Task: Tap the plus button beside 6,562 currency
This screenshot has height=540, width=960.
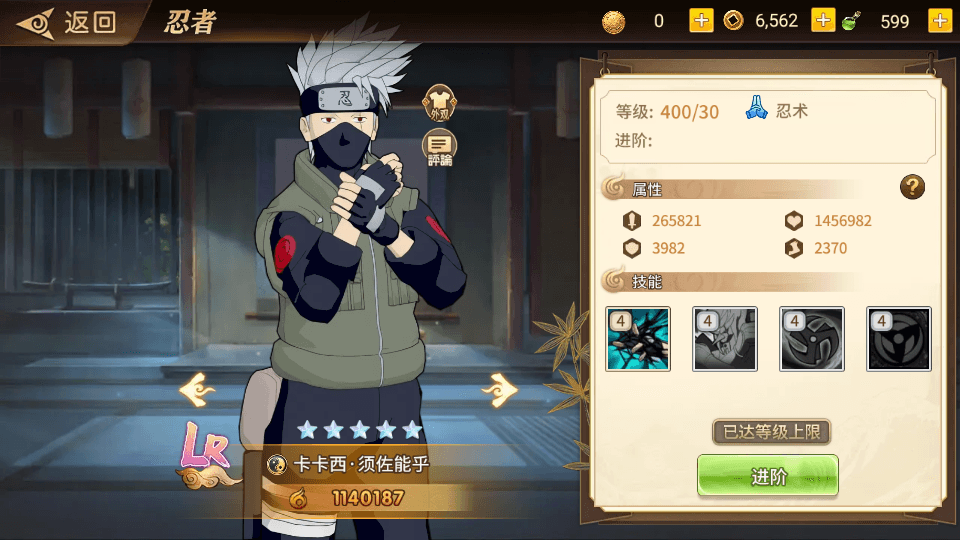Action: pyautogui.click(x=823, y=21)
